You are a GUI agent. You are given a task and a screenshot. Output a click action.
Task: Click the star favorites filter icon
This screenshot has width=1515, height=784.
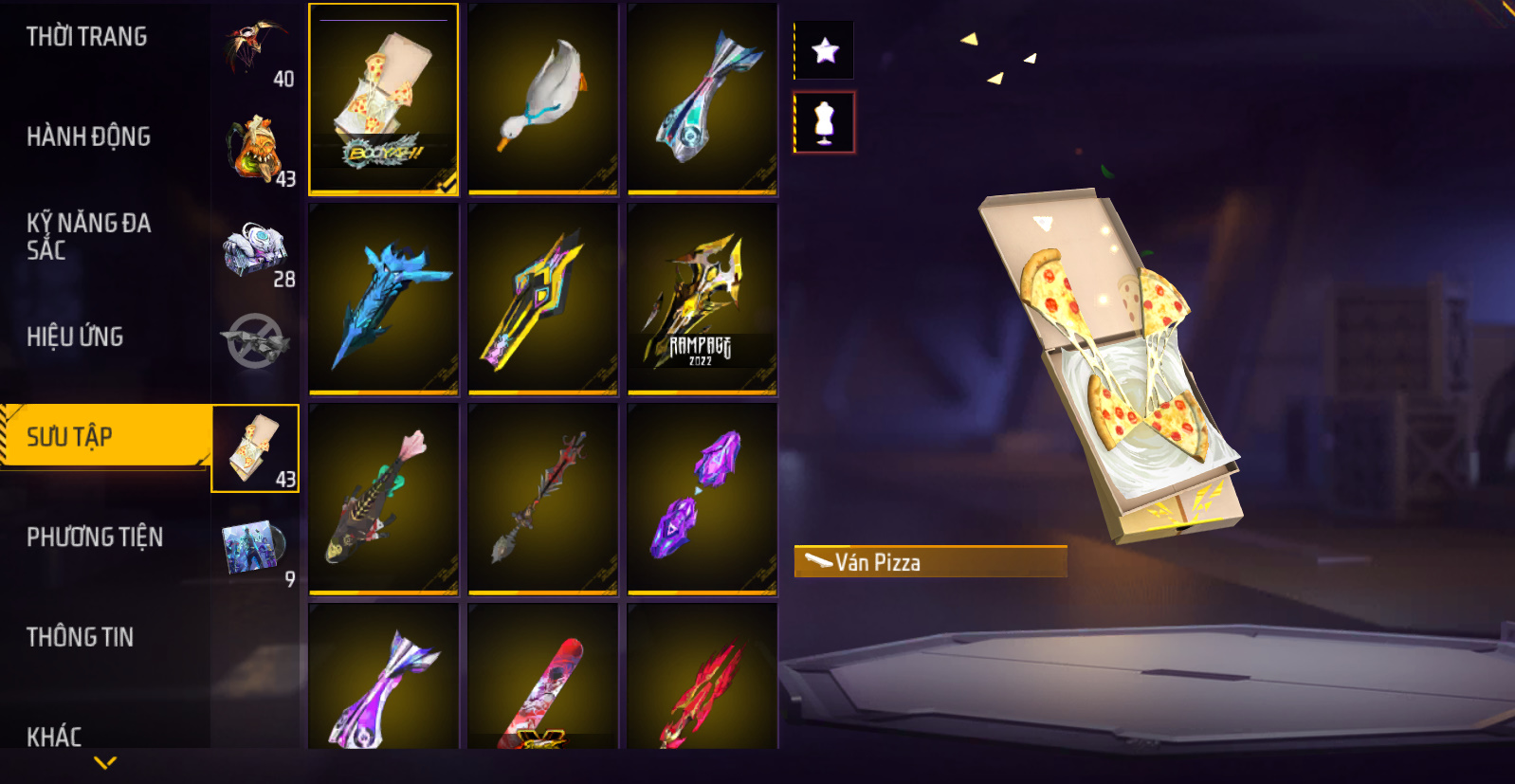coord(825,50)
